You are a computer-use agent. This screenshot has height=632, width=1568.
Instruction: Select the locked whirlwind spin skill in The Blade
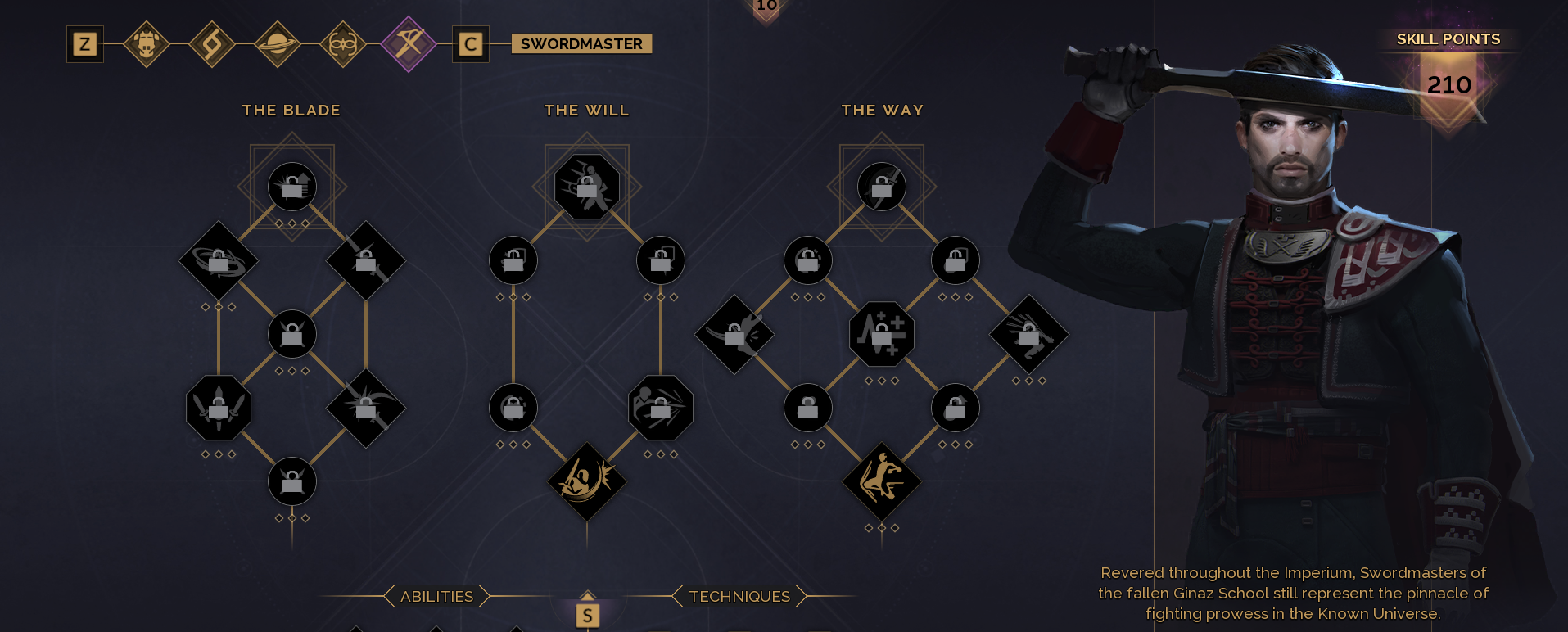[219, 261]
